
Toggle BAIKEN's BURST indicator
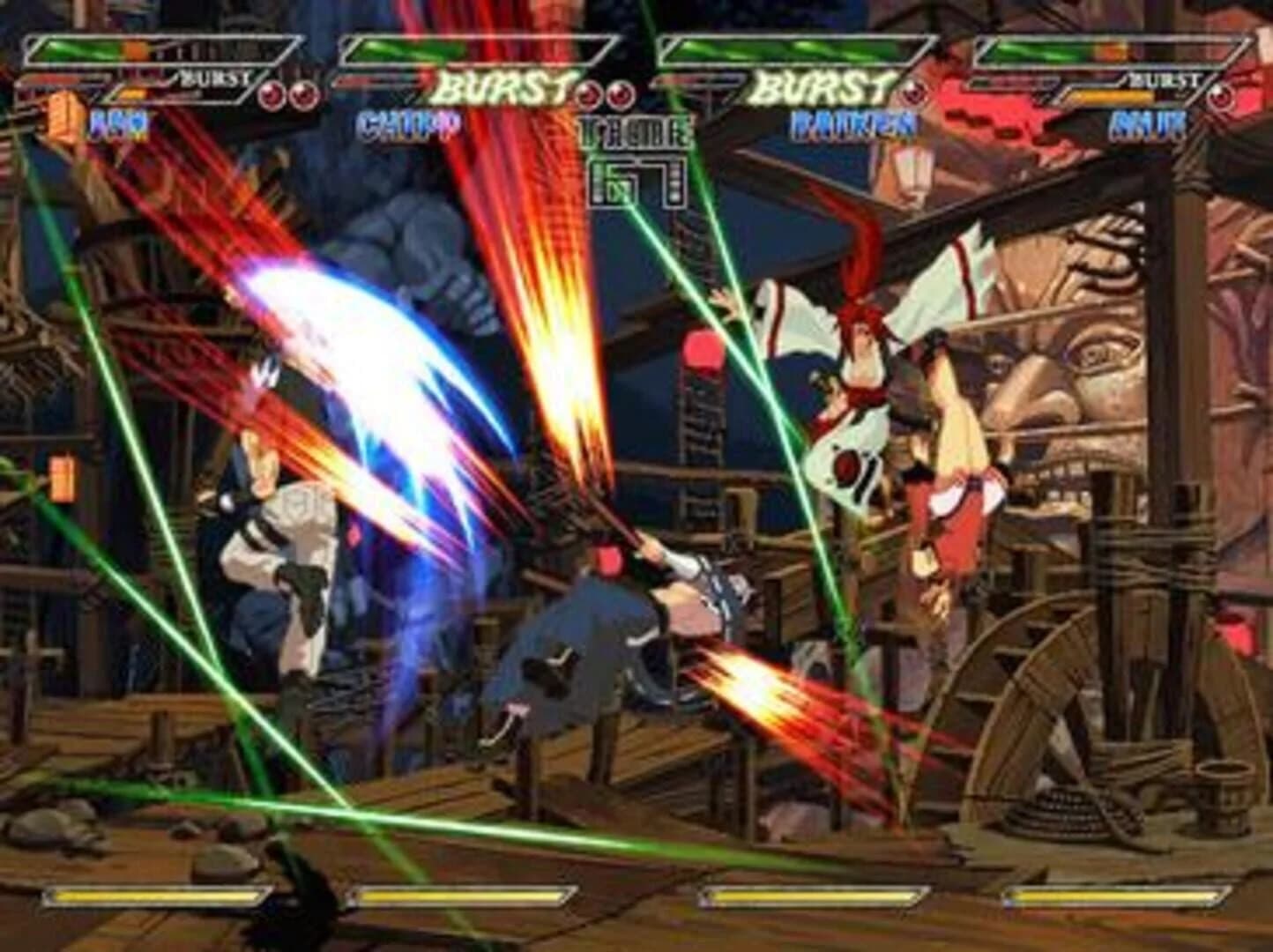point(820,84)
